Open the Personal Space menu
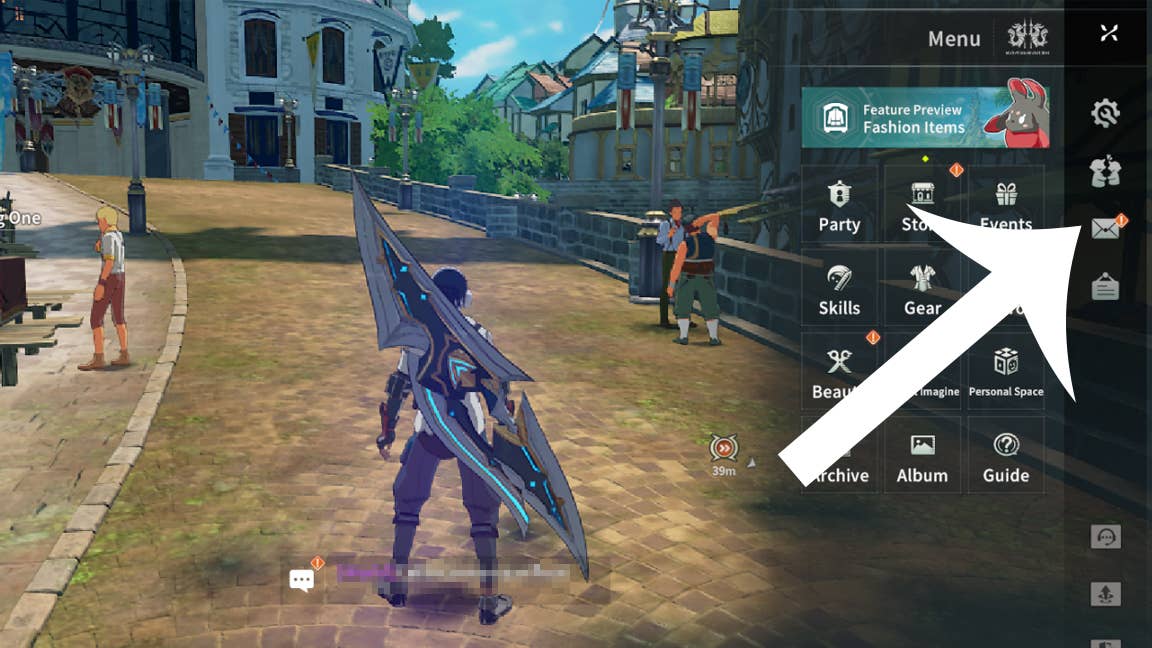This screenshot has height=648, width=1152. [x=1005, y=372]
